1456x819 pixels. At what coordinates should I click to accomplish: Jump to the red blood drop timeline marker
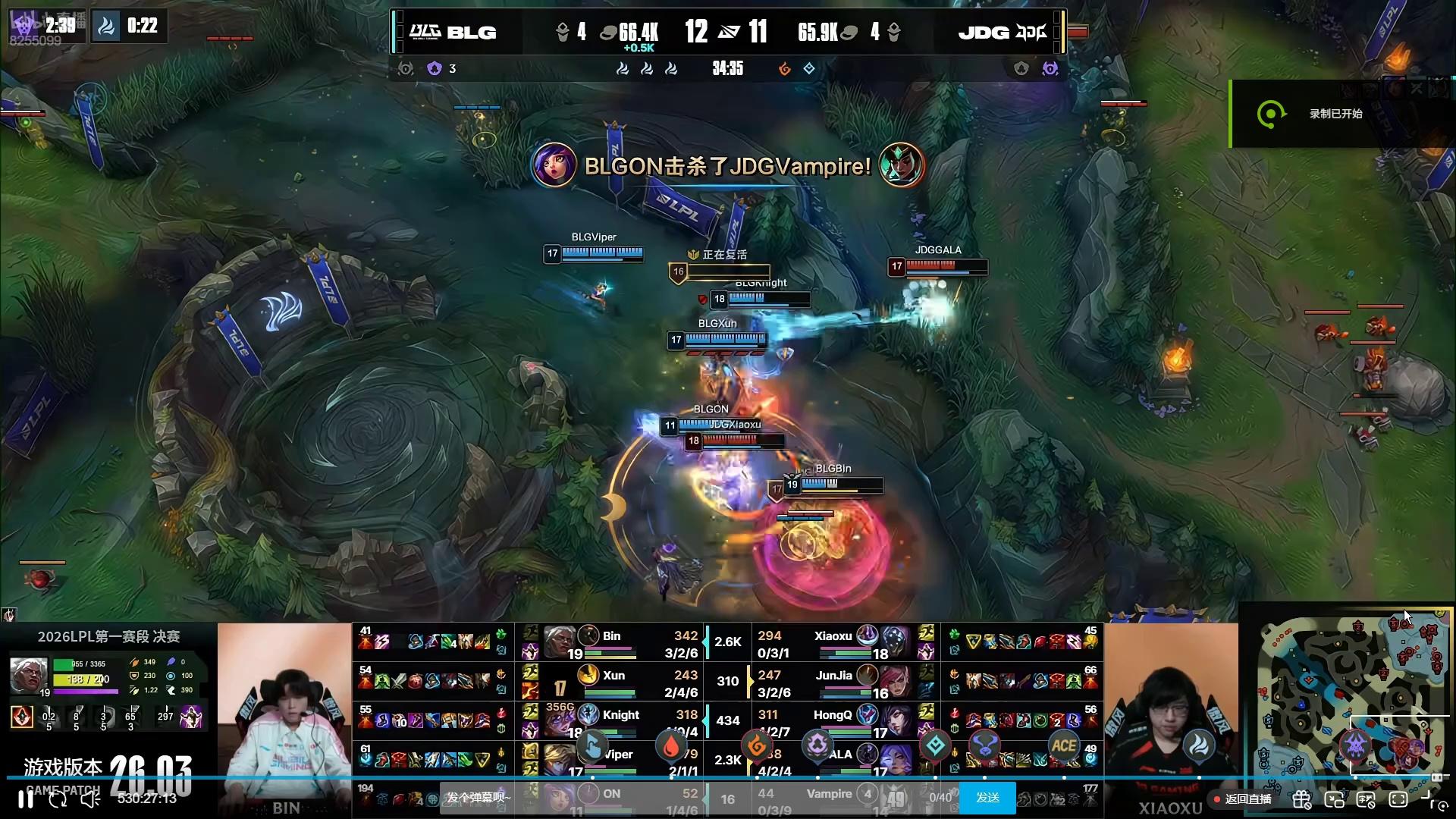coord(671,746)
